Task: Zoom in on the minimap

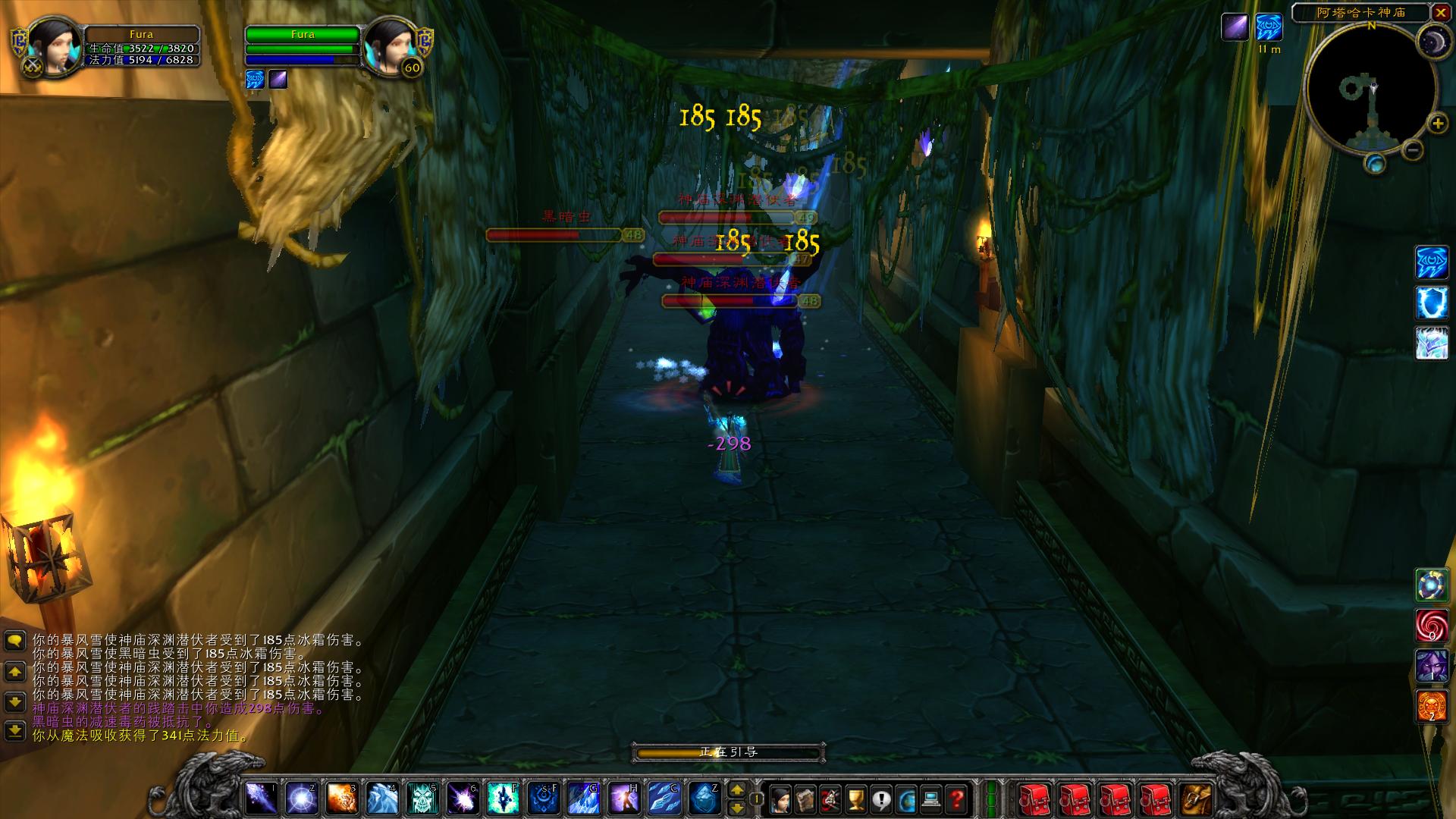Action: 1437,124
